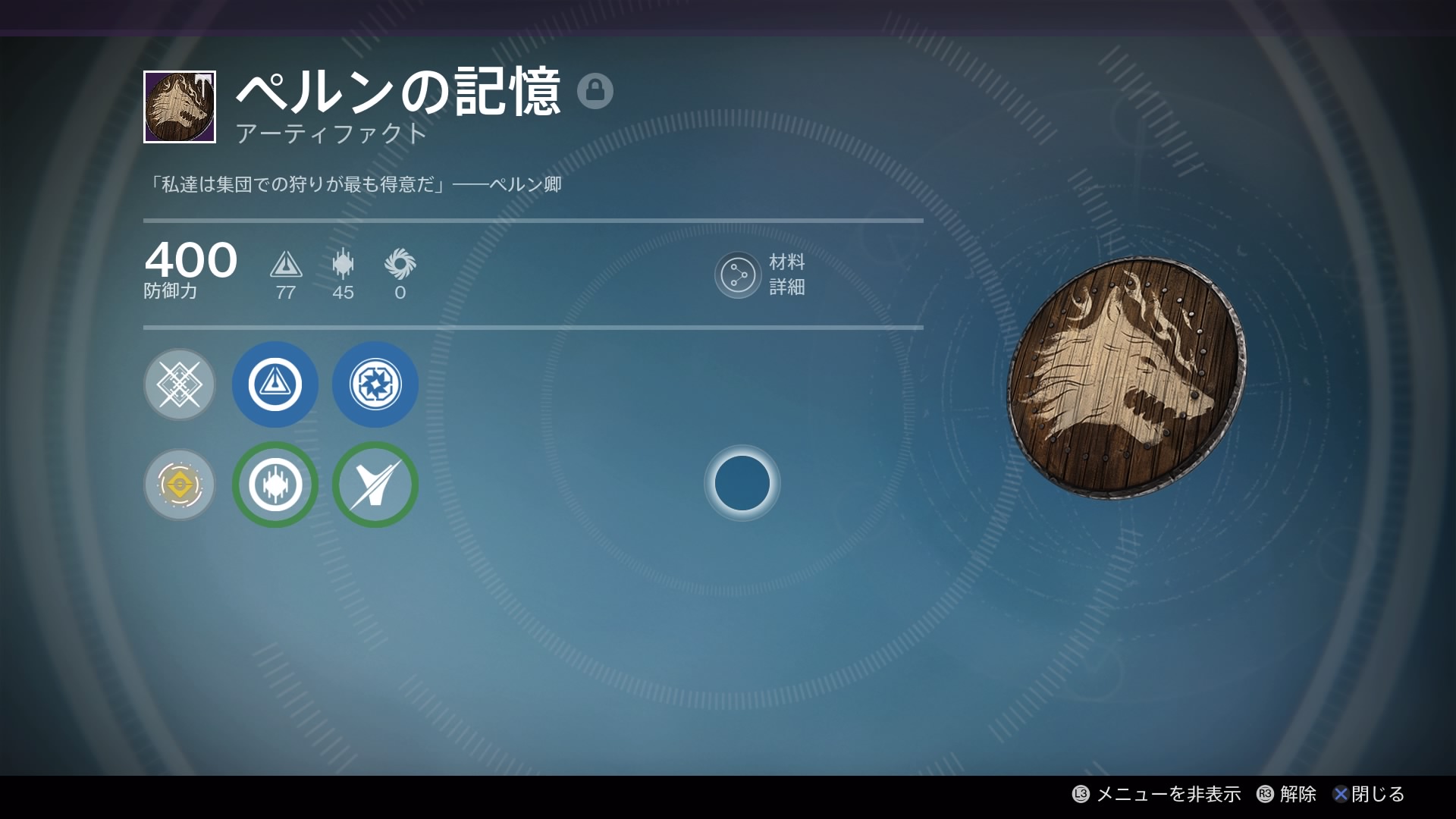The image size is (1456, 819).
Task: Click the ペルンの記憶 artifact thumbnail
Action: pyautogui.click(x=180, y=107)
